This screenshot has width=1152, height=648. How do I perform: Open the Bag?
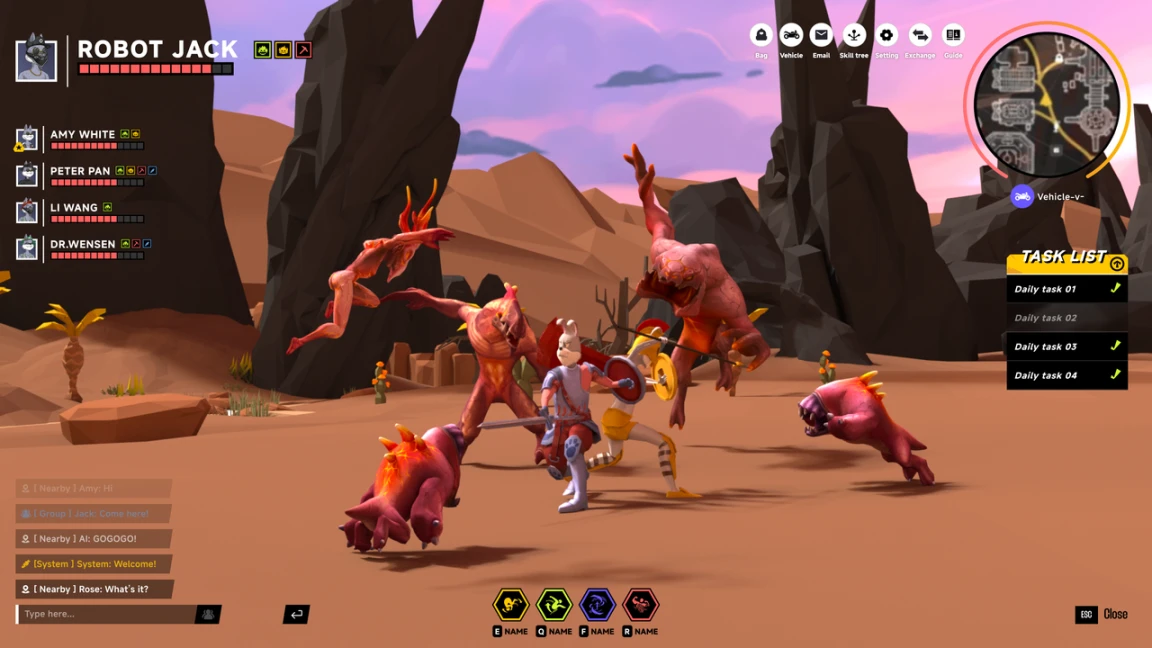761,35
